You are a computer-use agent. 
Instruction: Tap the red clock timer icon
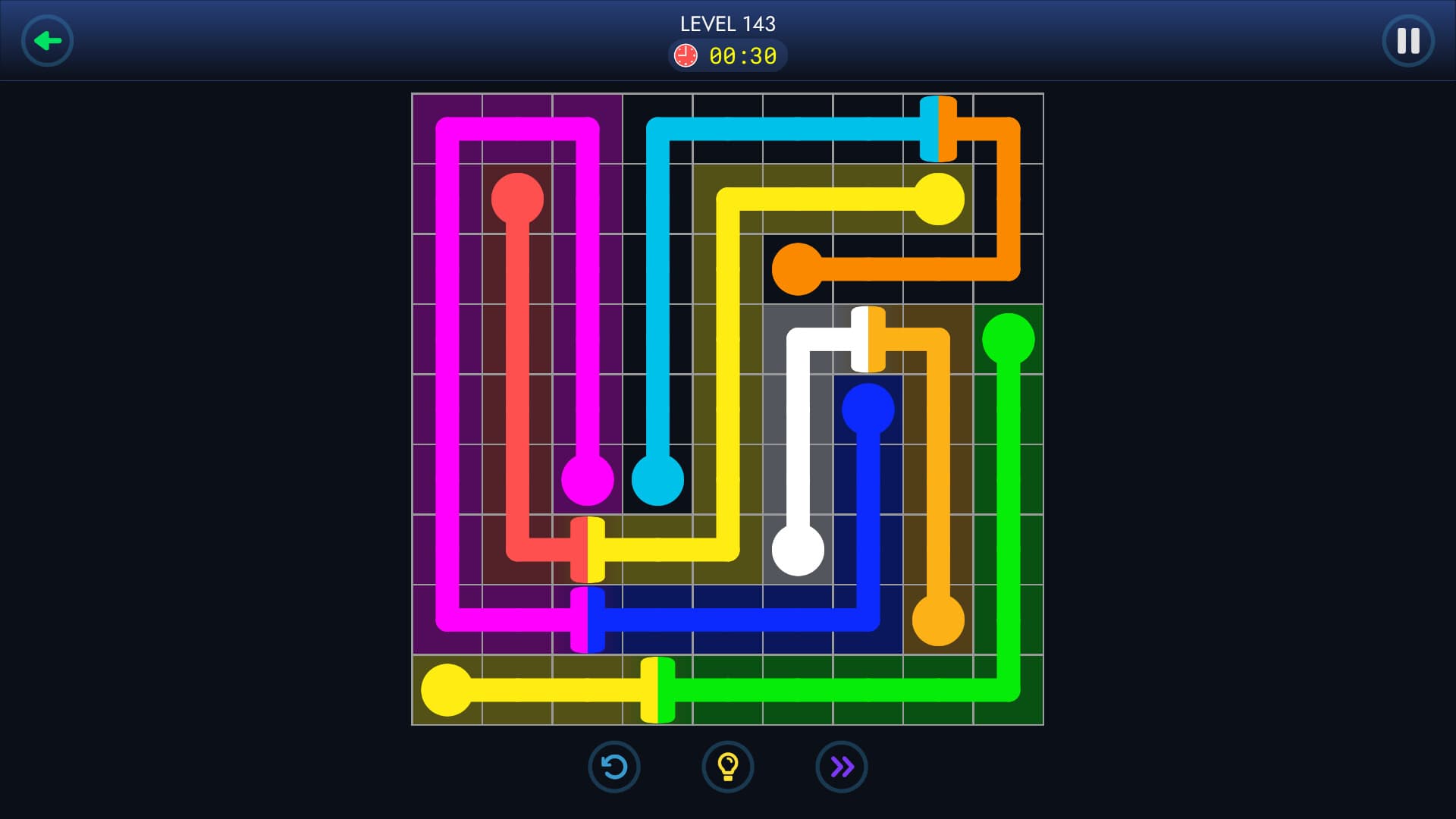[x=686, y=54]
